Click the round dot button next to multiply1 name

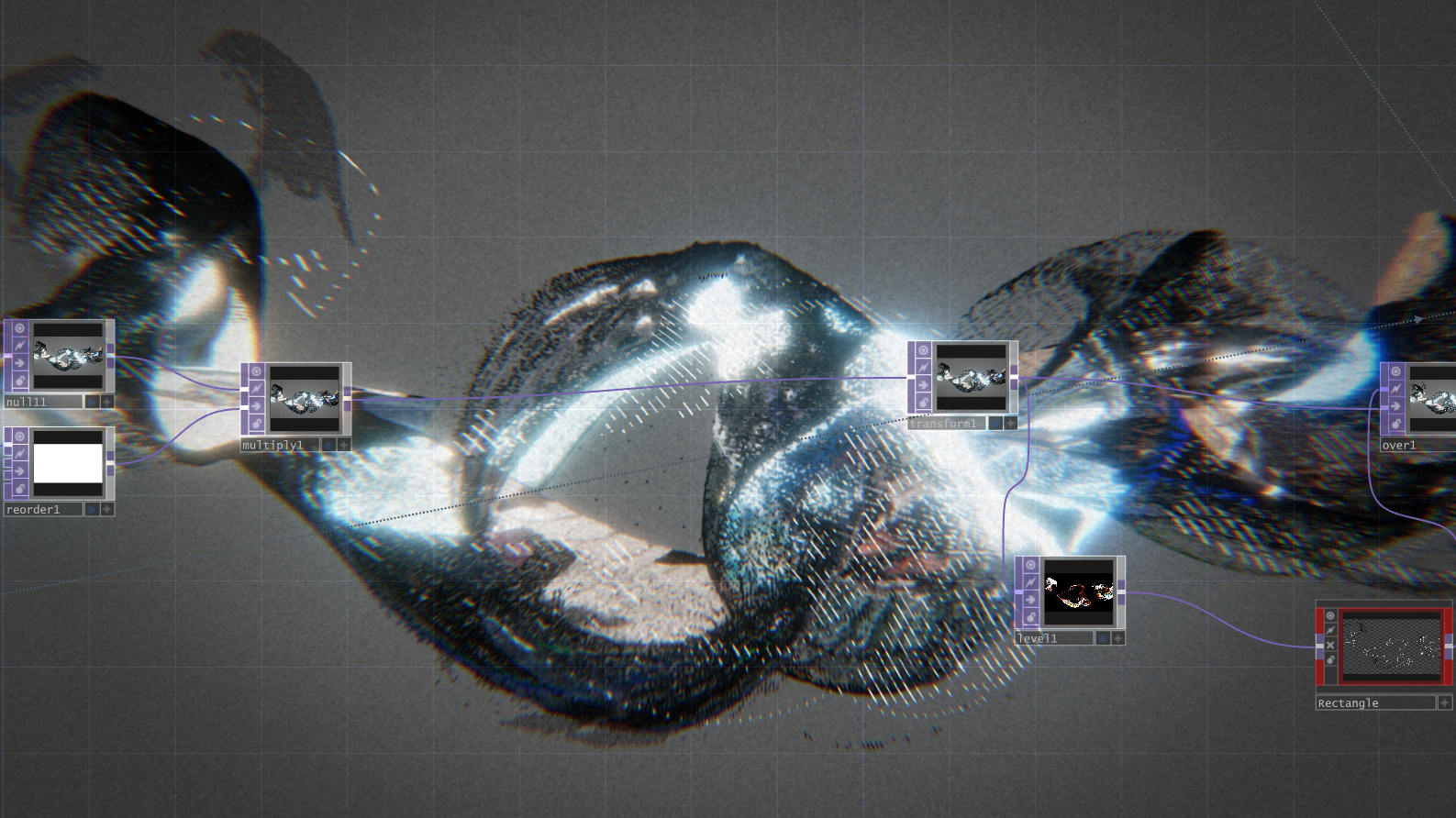tap(328, 445)
